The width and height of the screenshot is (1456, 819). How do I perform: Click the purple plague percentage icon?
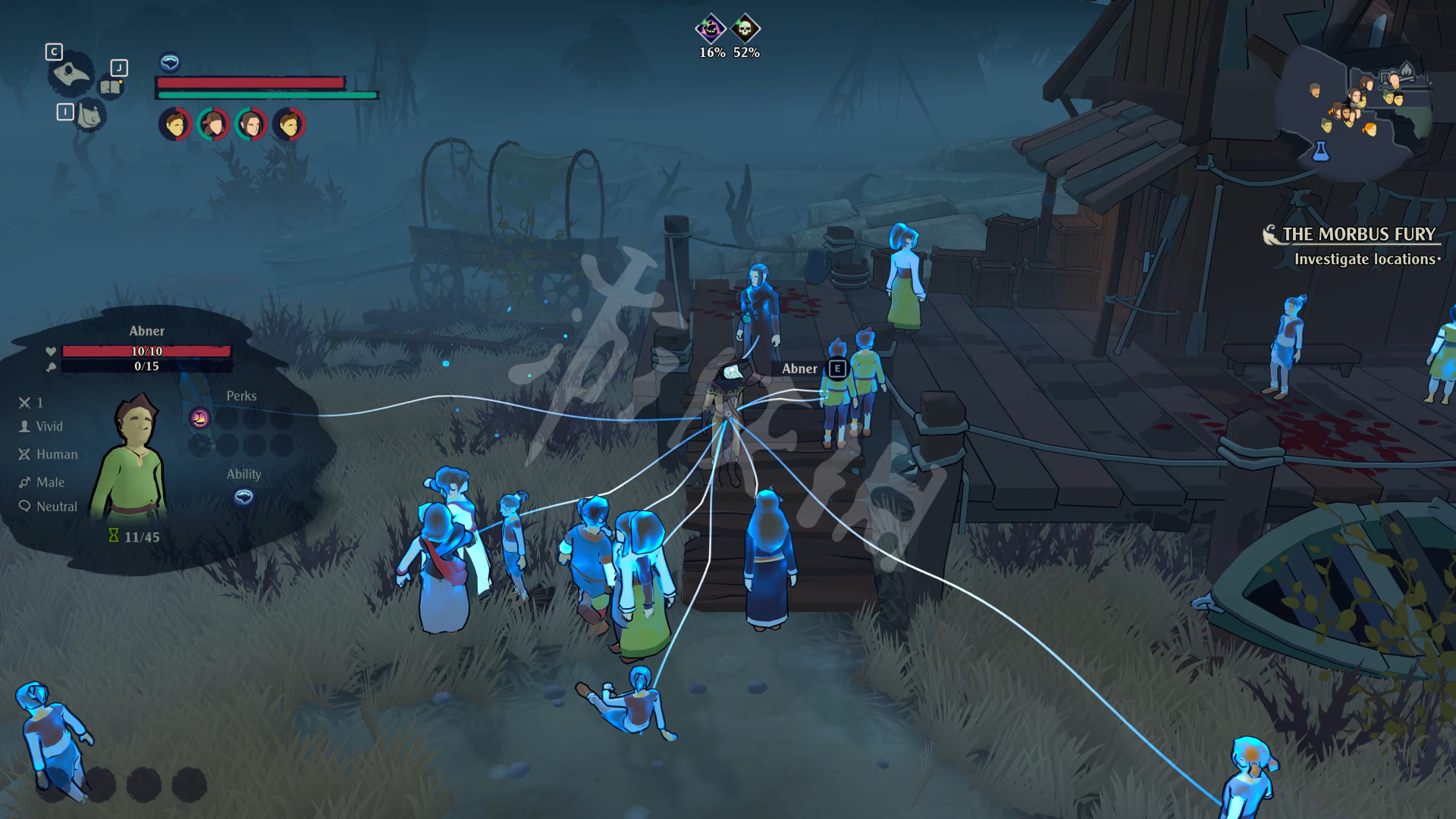coord(711,30)
